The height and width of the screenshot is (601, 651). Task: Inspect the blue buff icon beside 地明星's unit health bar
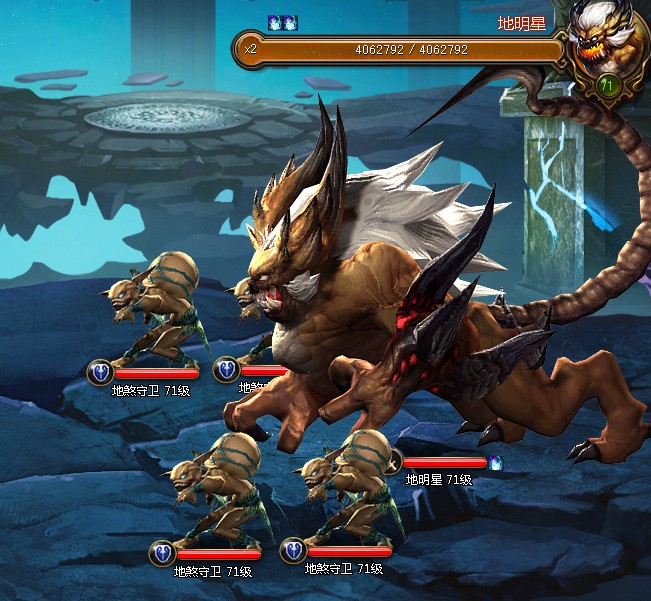coord(495,463)
